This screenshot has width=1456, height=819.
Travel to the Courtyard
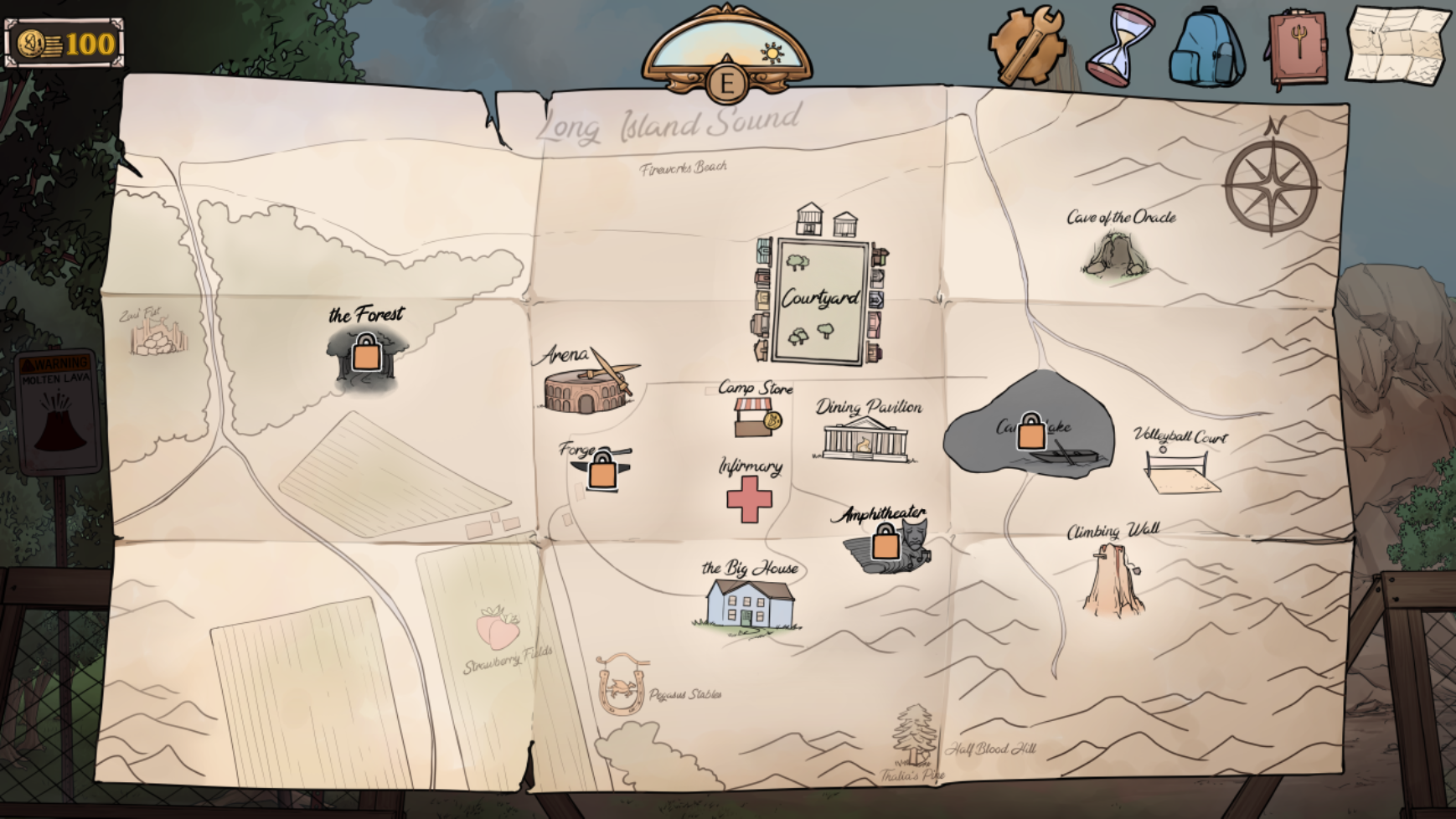coord(820,300)
